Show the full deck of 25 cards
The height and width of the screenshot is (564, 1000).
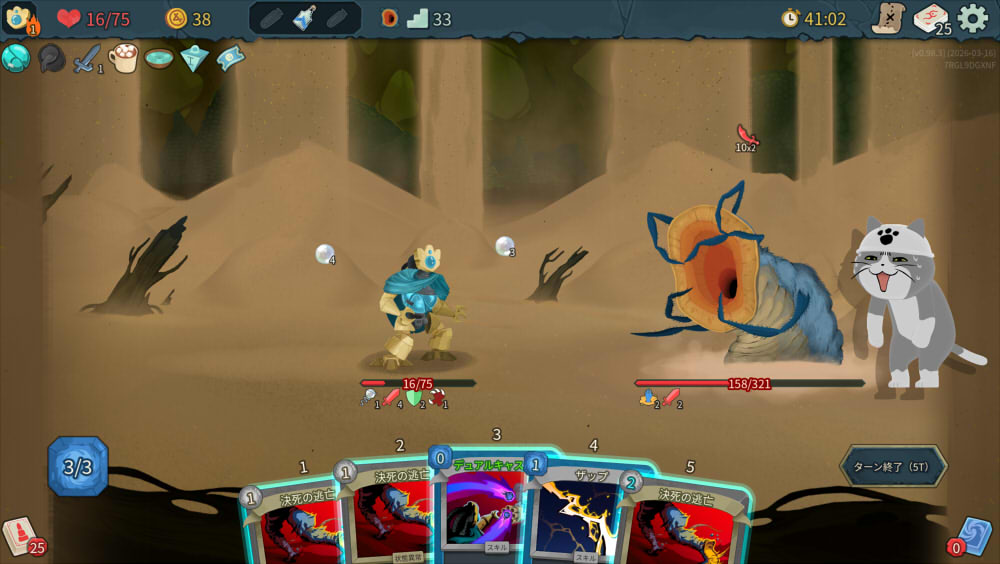[x=931, y=18]
